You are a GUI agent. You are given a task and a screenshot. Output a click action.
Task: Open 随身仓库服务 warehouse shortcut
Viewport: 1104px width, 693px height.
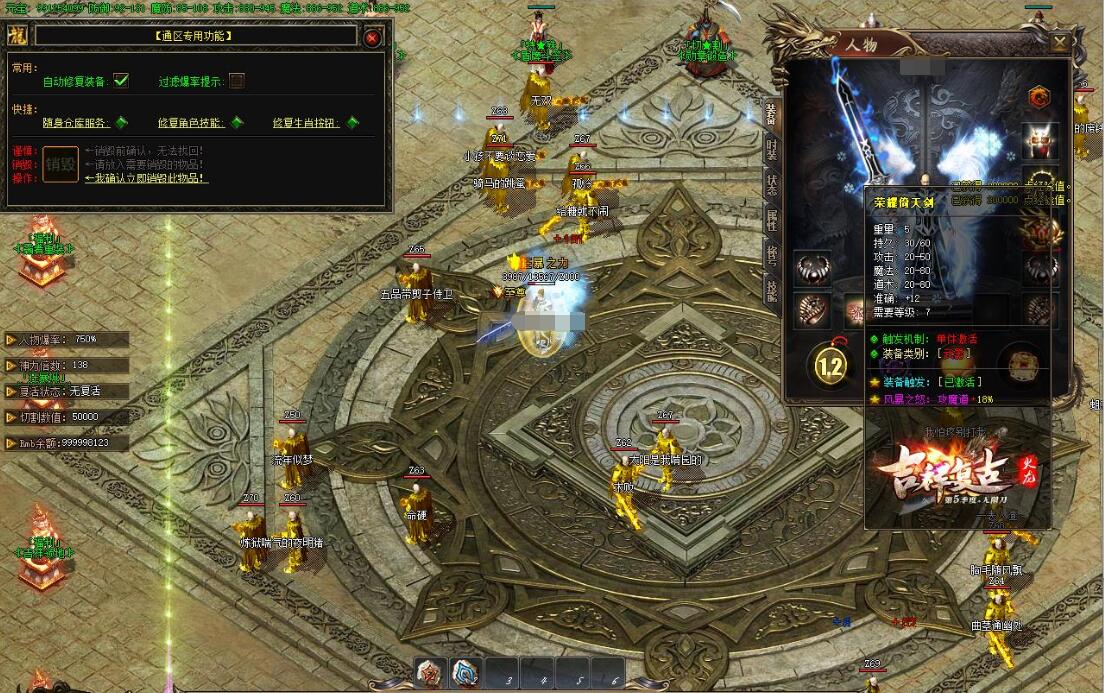click(121, 123)
